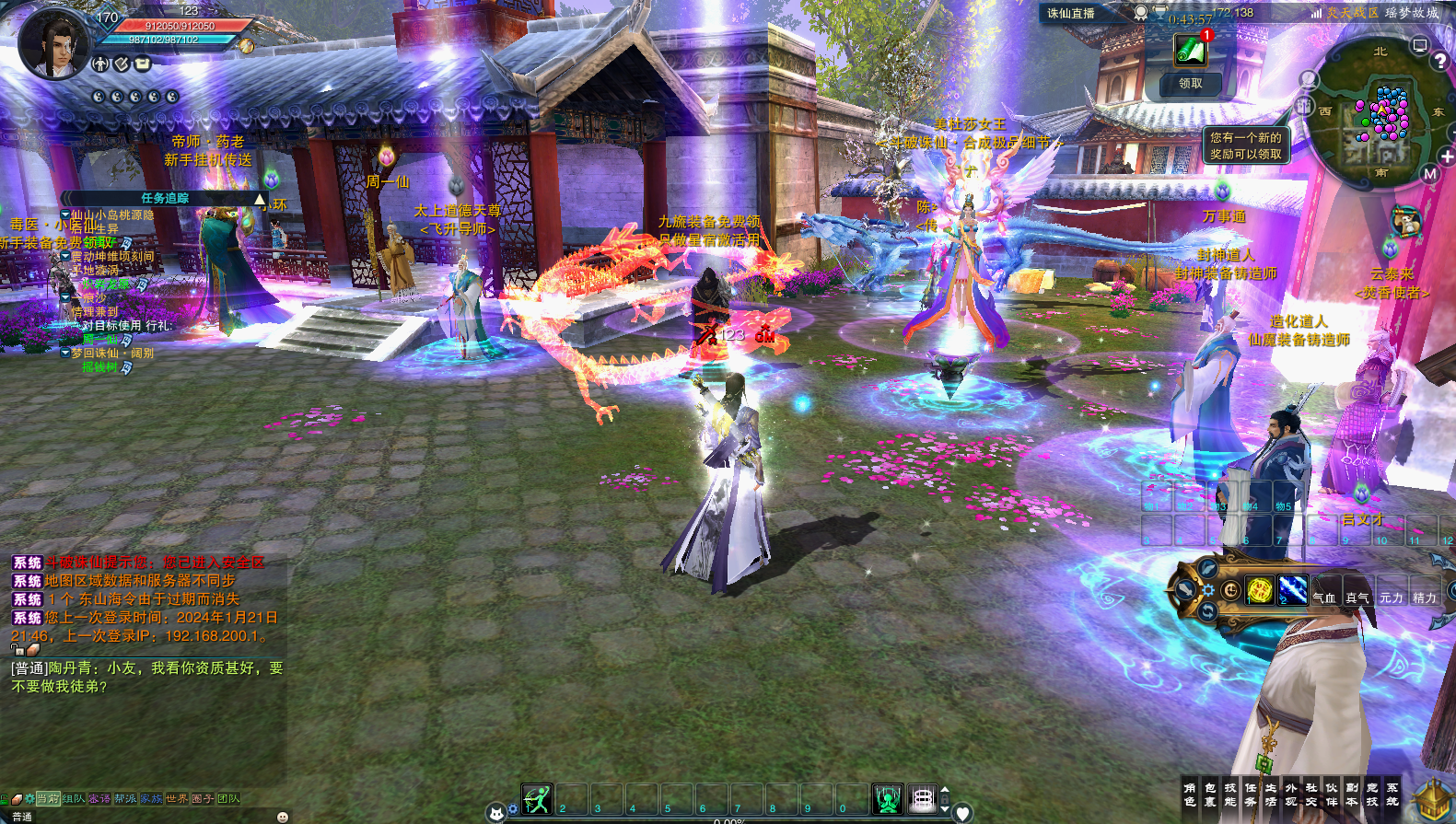Use the running figure skill on hotbar

coord(537,799)
